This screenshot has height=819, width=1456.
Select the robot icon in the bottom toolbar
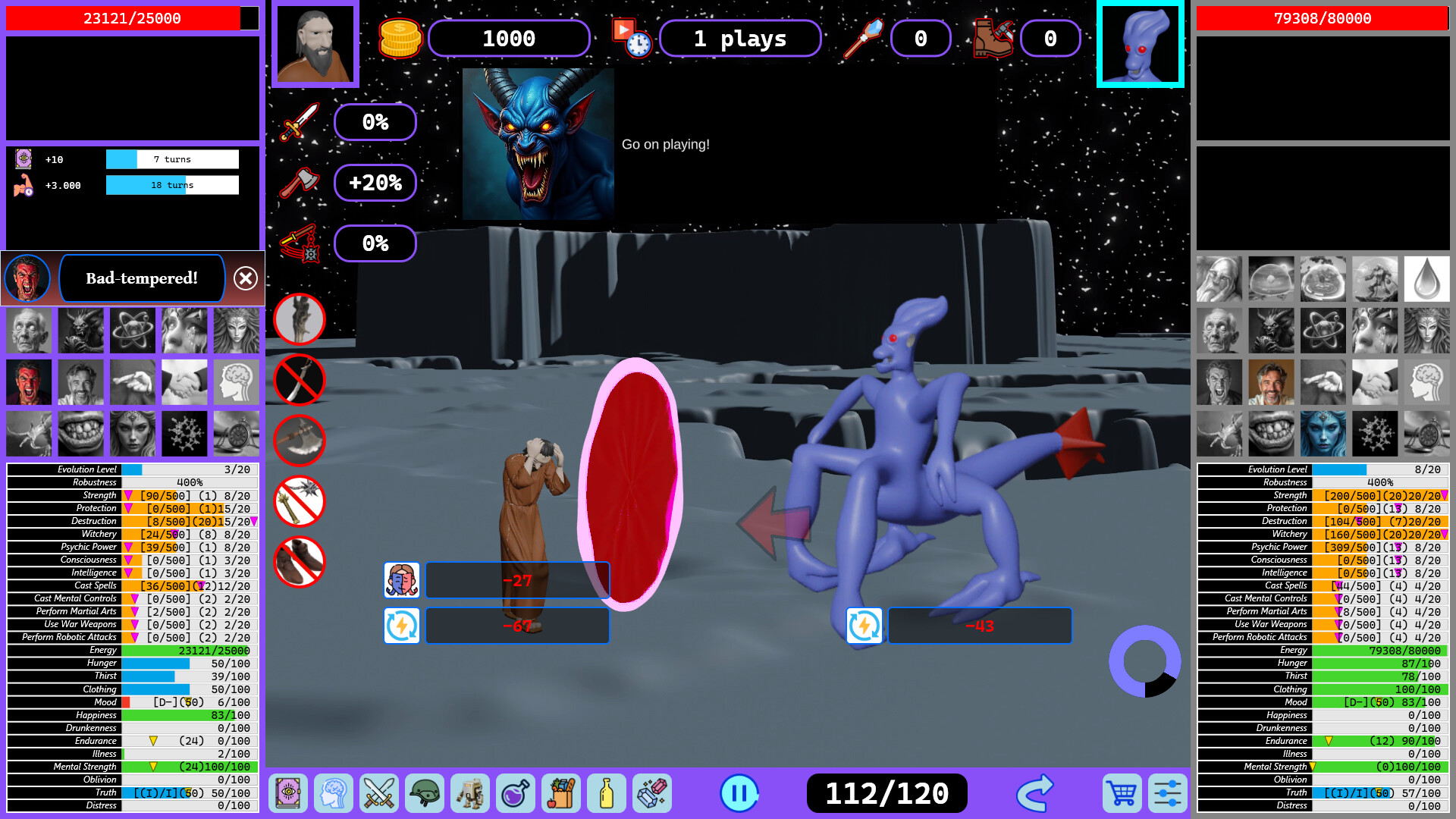[x=470, y=793]
